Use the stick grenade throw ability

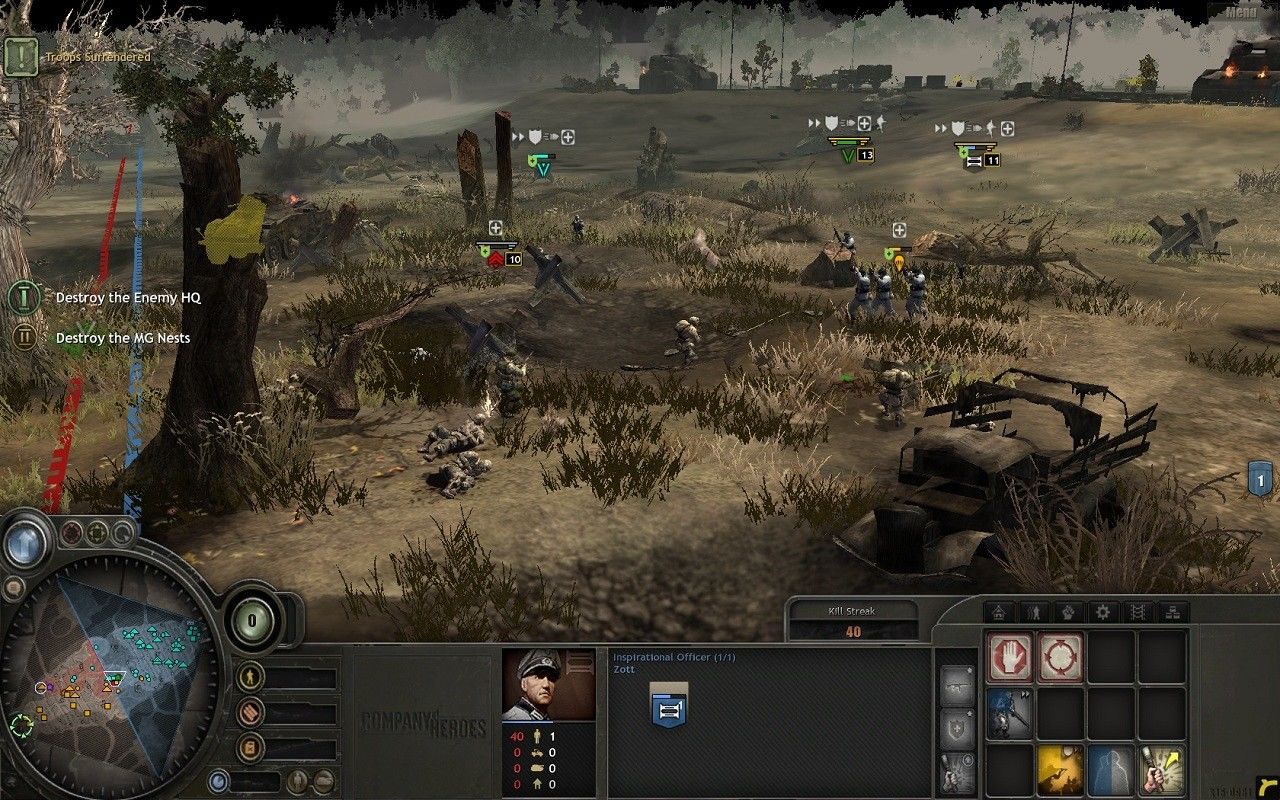(x=1161, y=769)
